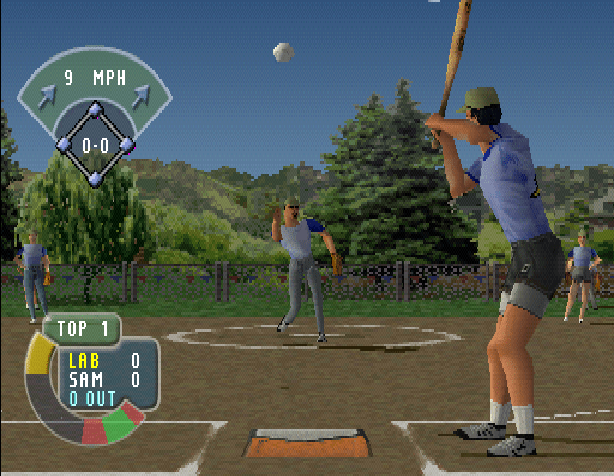Image resolution: width=614 pixels, height=476 pixels.
Task: Click the base runner diamond minimap
Action: (x=96, y=144)
